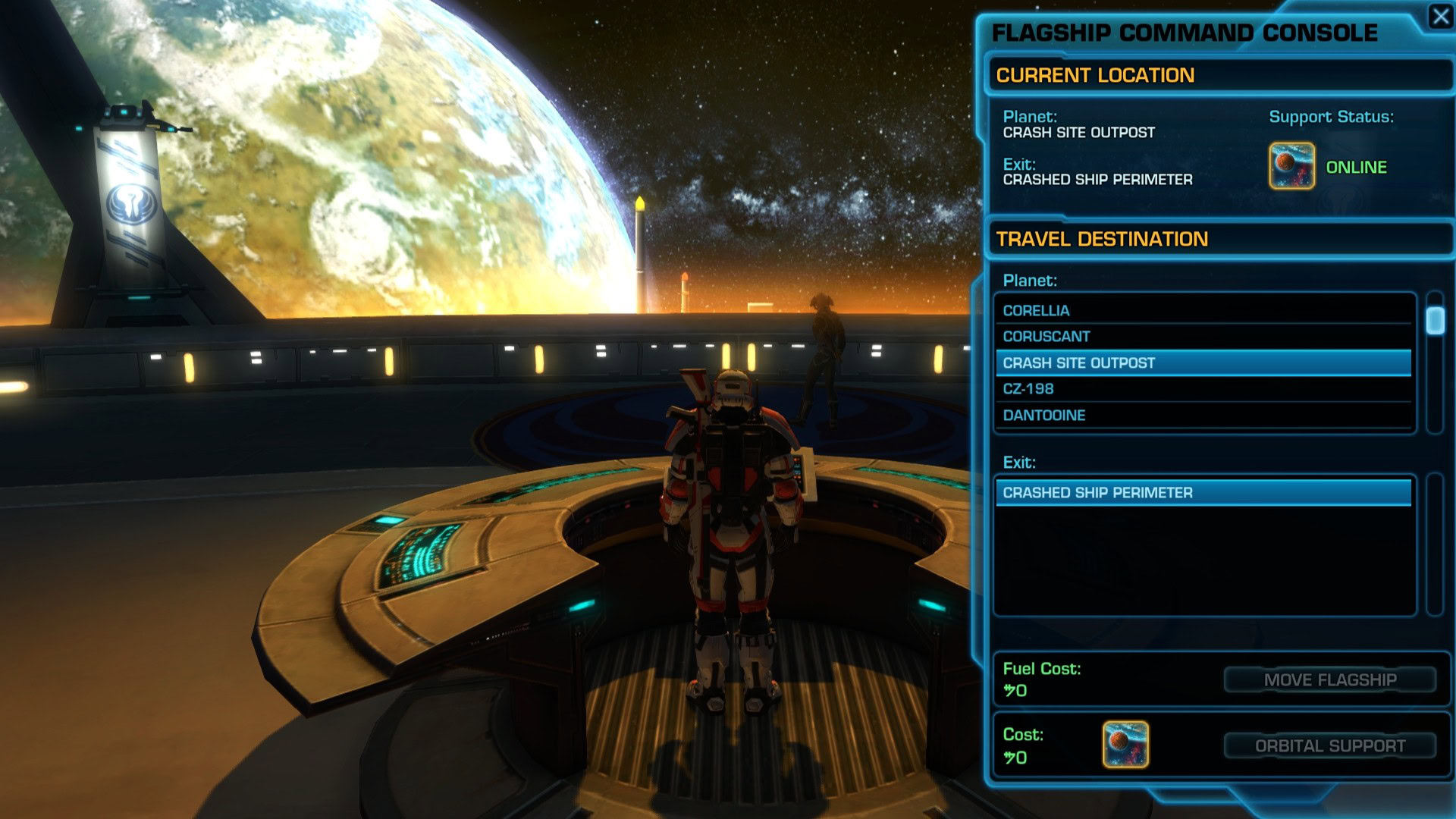Viewport: 1456px width, 819px height.
Task: Close the Flagship Command Console
Action: (1440, 16)
